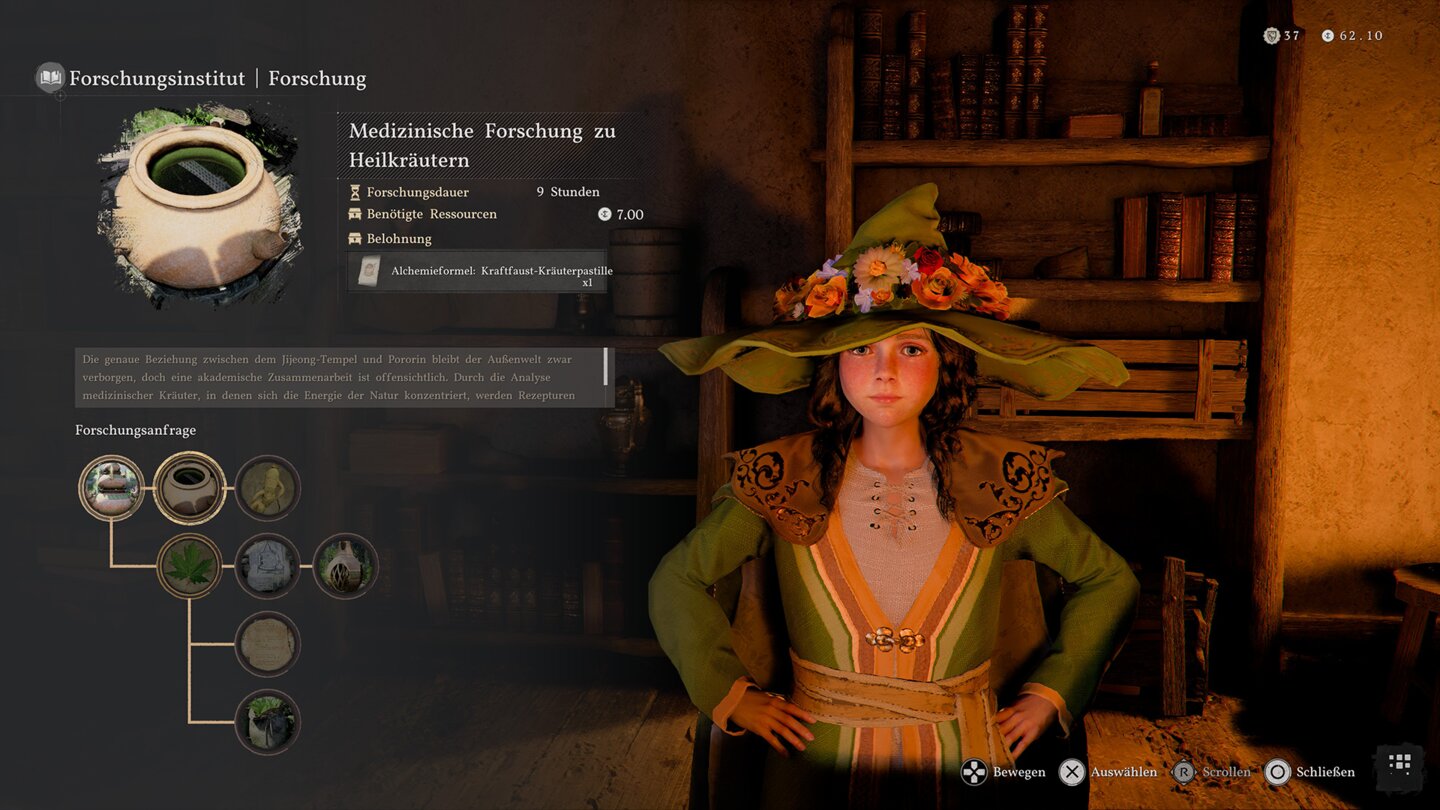
Task: Click the Kraftfaust-Kräuterpastille alchemy formula reward
Action: click(477, 271)
